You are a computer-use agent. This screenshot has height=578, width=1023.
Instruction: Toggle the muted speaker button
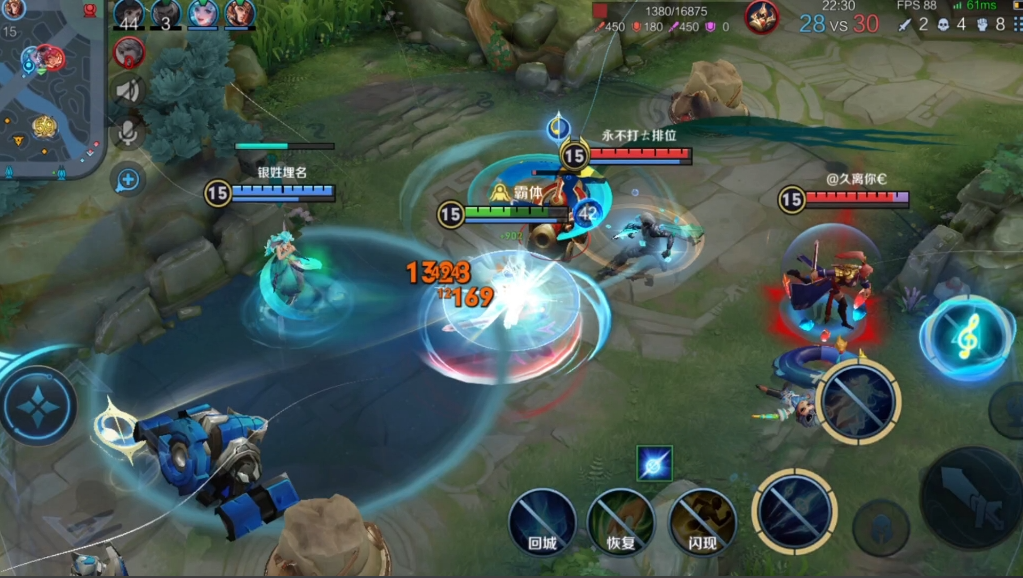128,91
